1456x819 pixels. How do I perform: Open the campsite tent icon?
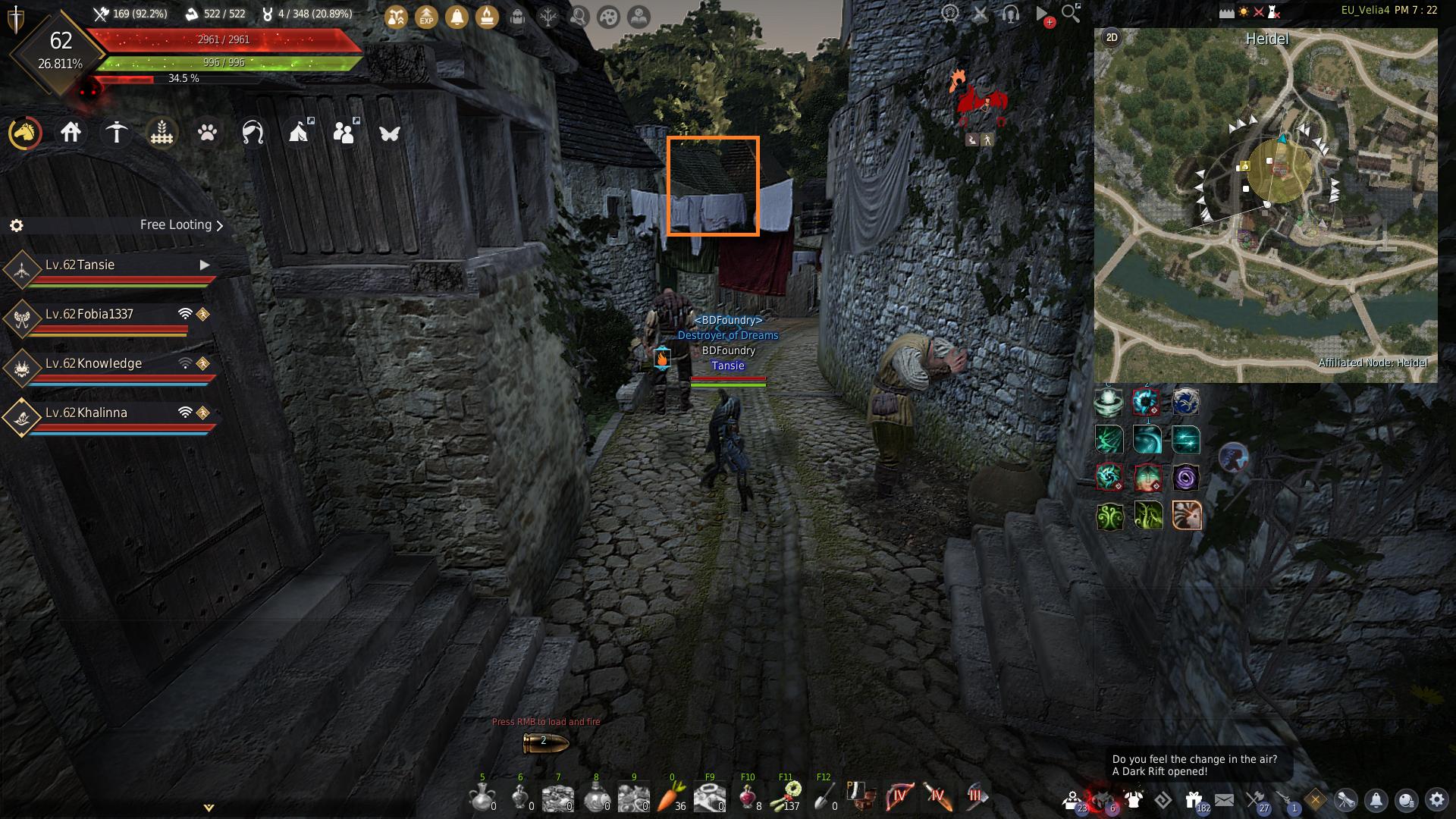[300, 133]
